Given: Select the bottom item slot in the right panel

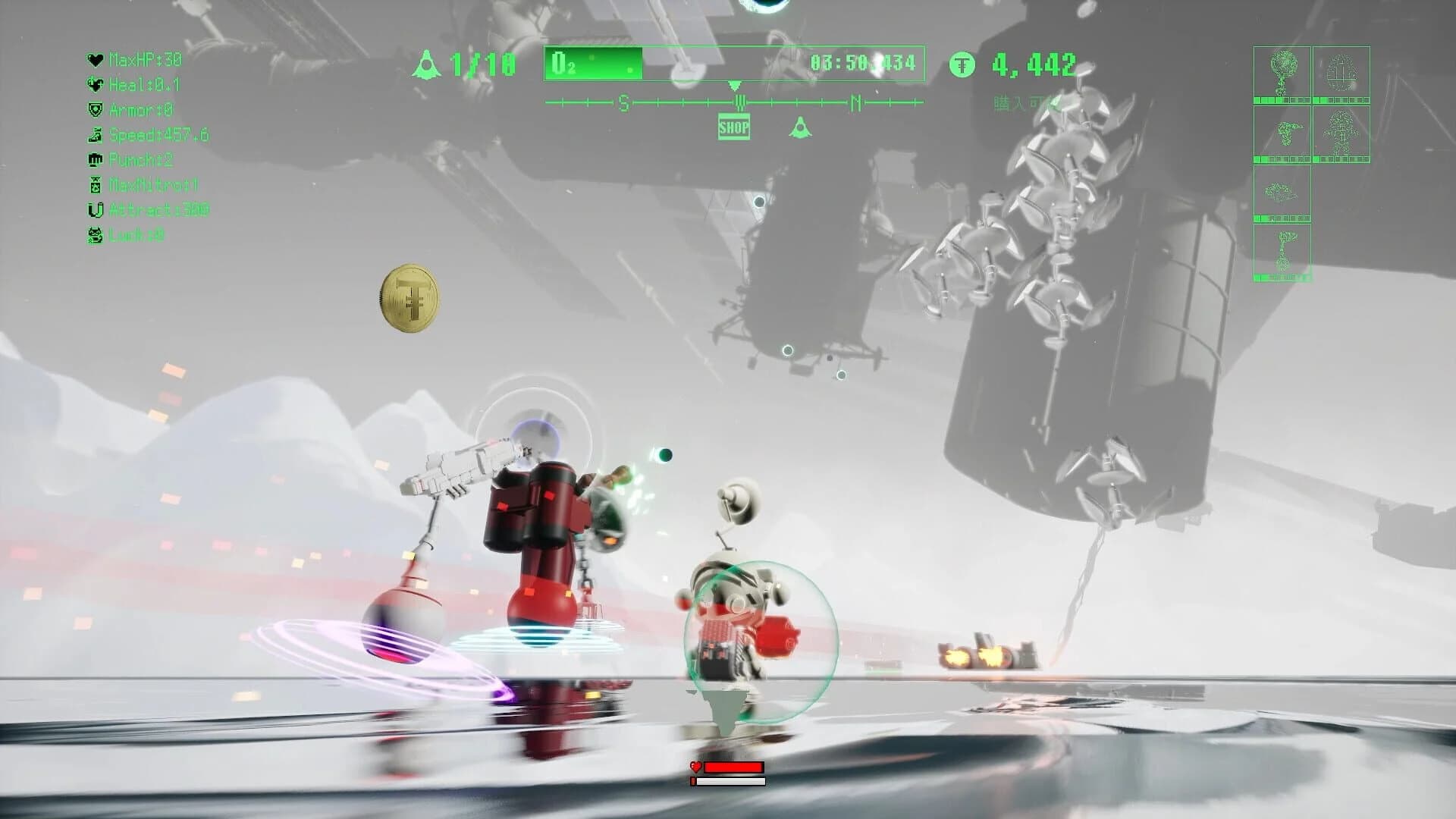Looking at the screenshot, I should 1284,250.
